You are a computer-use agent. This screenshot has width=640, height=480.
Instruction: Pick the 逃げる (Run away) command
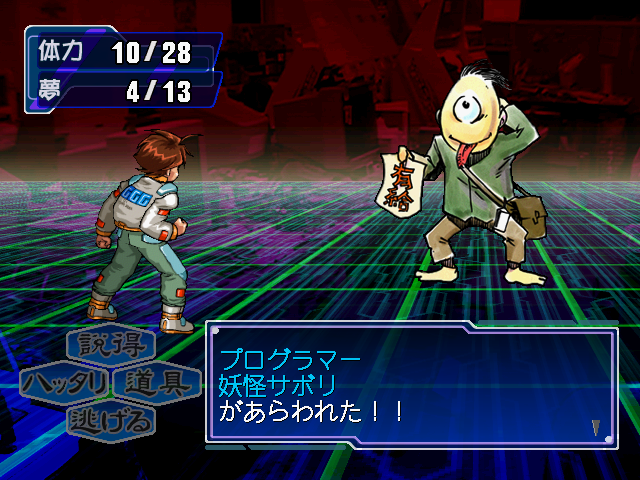click(x=111, y=420)
